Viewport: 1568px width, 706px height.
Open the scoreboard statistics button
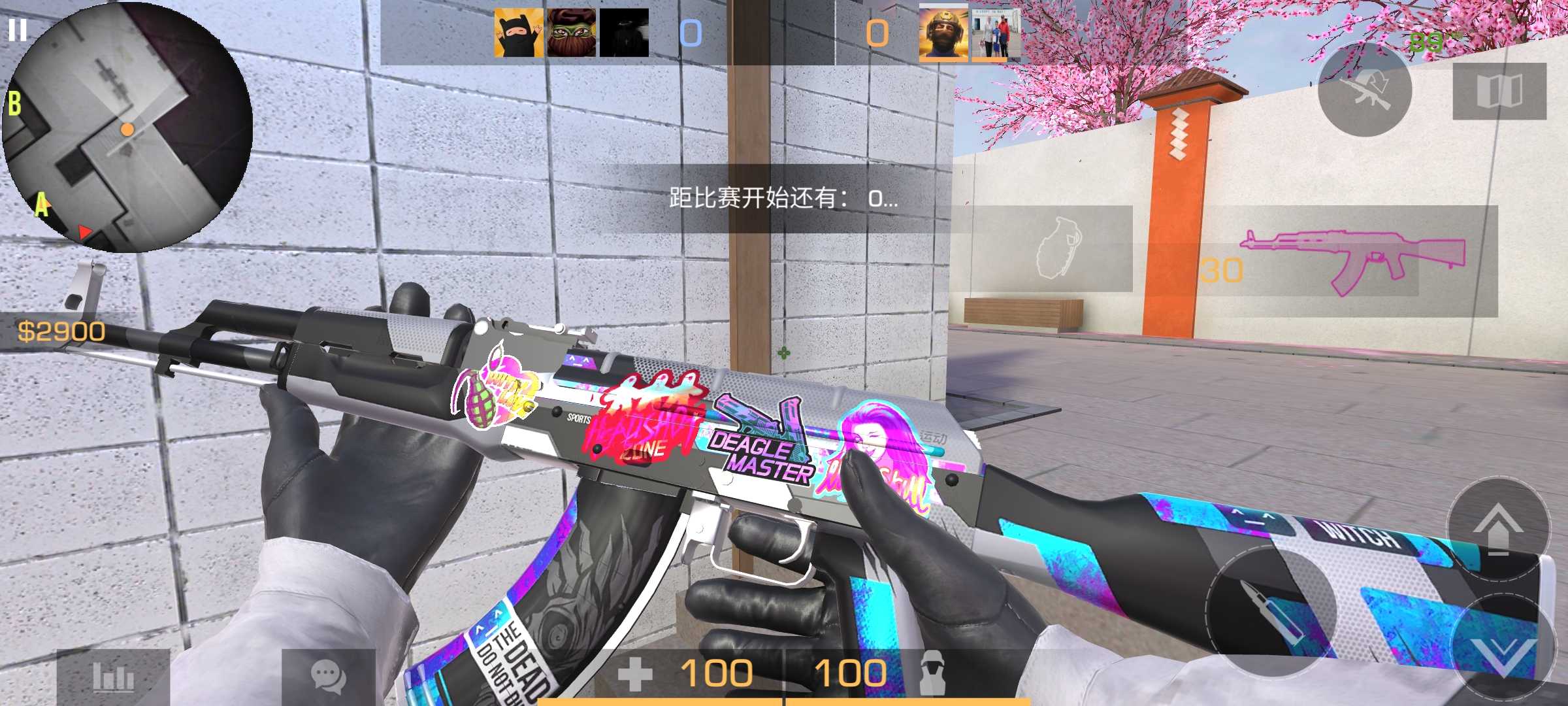tap(113, 677)
